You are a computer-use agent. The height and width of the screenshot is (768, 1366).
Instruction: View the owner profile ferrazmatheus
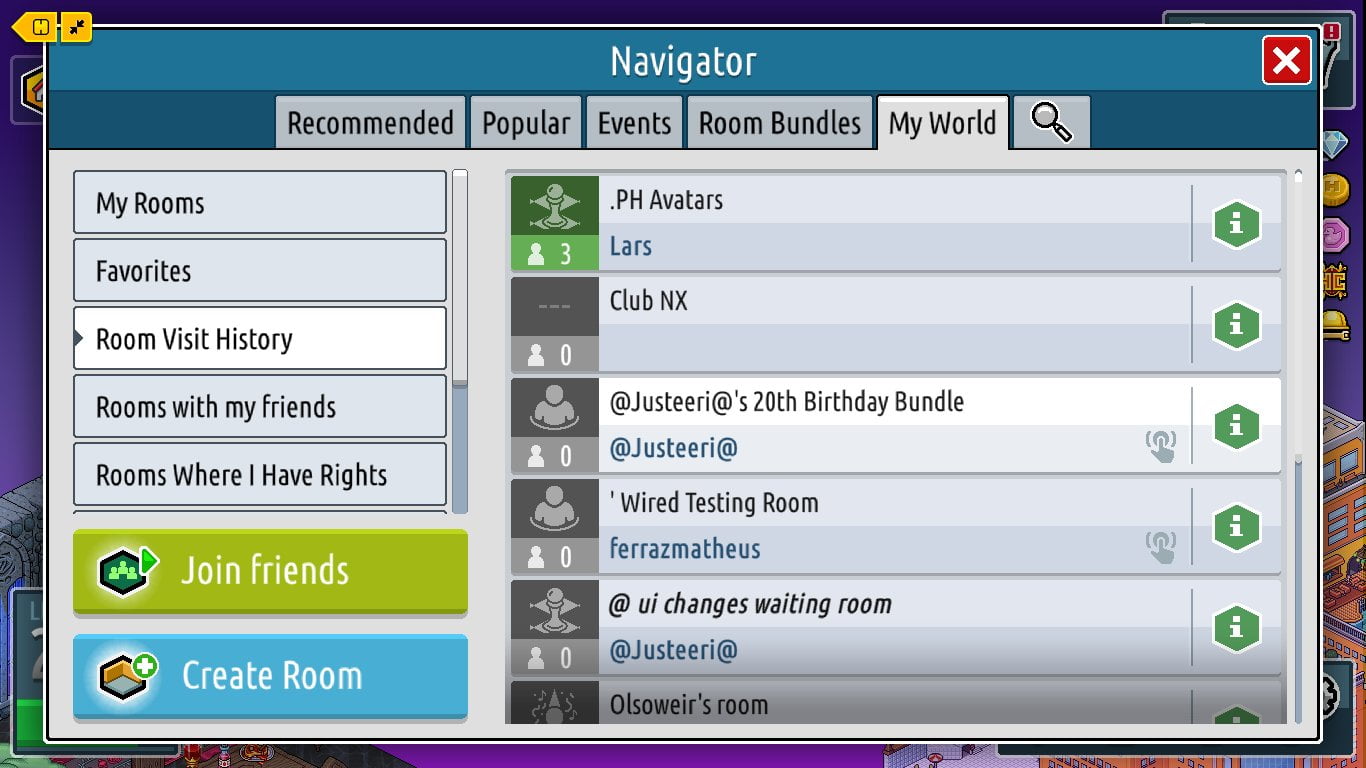(x=685, y=549)
